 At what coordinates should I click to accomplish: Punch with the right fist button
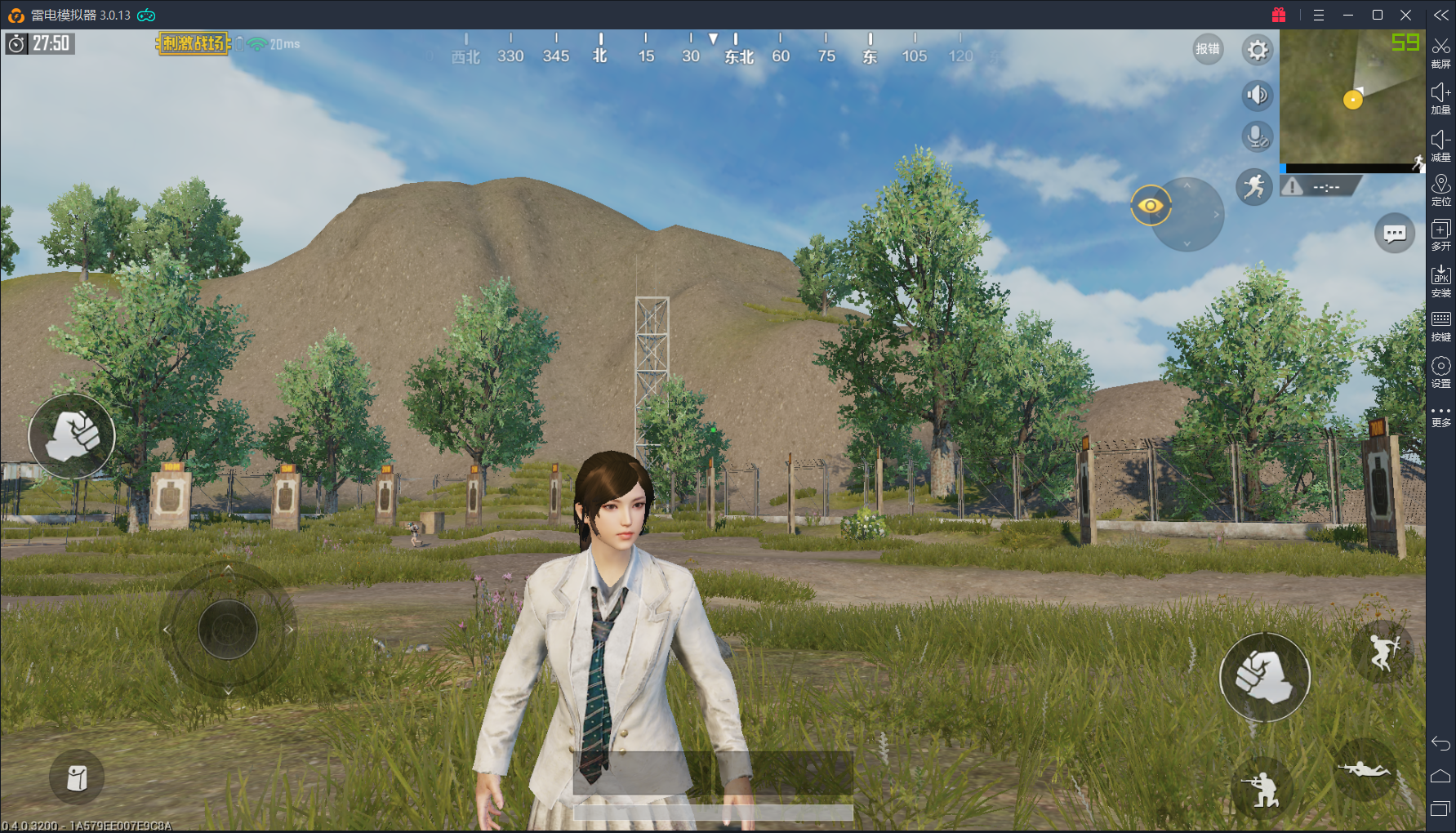[x=1264, y=676]
